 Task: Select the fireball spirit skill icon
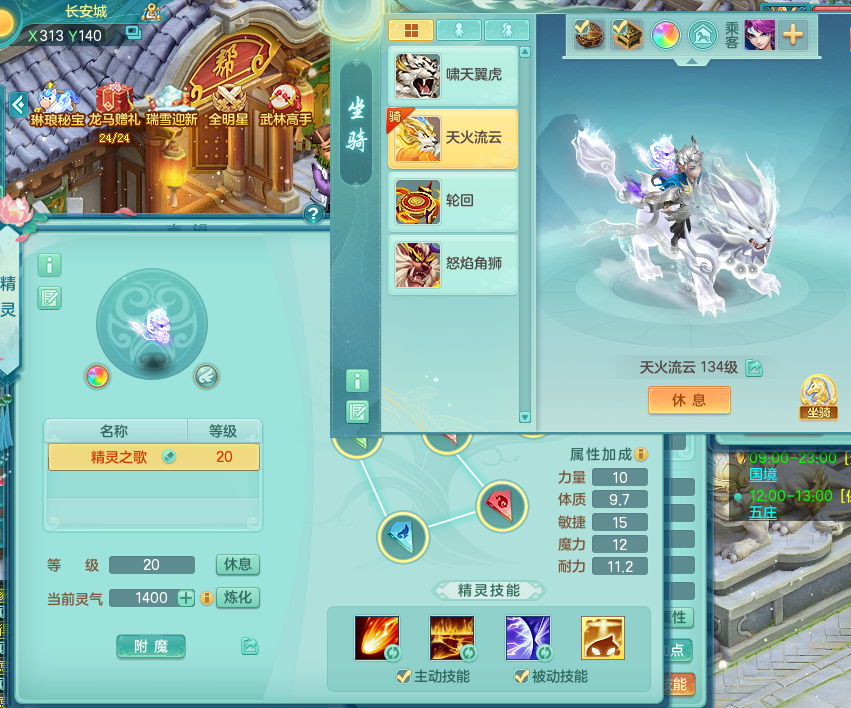[x=377, y=637]
